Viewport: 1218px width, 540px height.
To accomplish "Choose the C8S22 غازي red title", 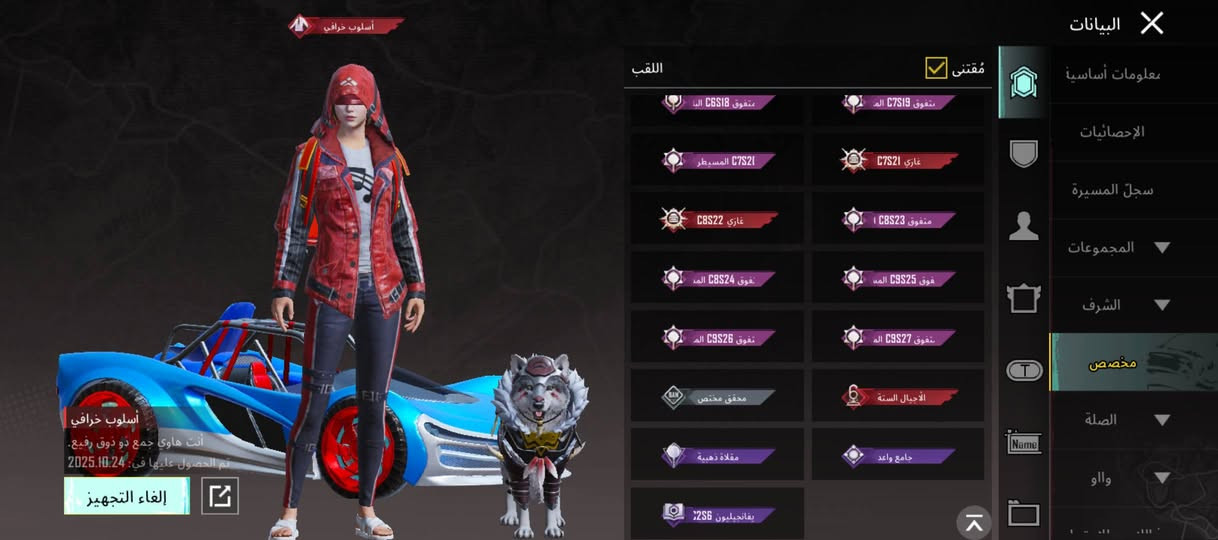I will click(717, 219).
